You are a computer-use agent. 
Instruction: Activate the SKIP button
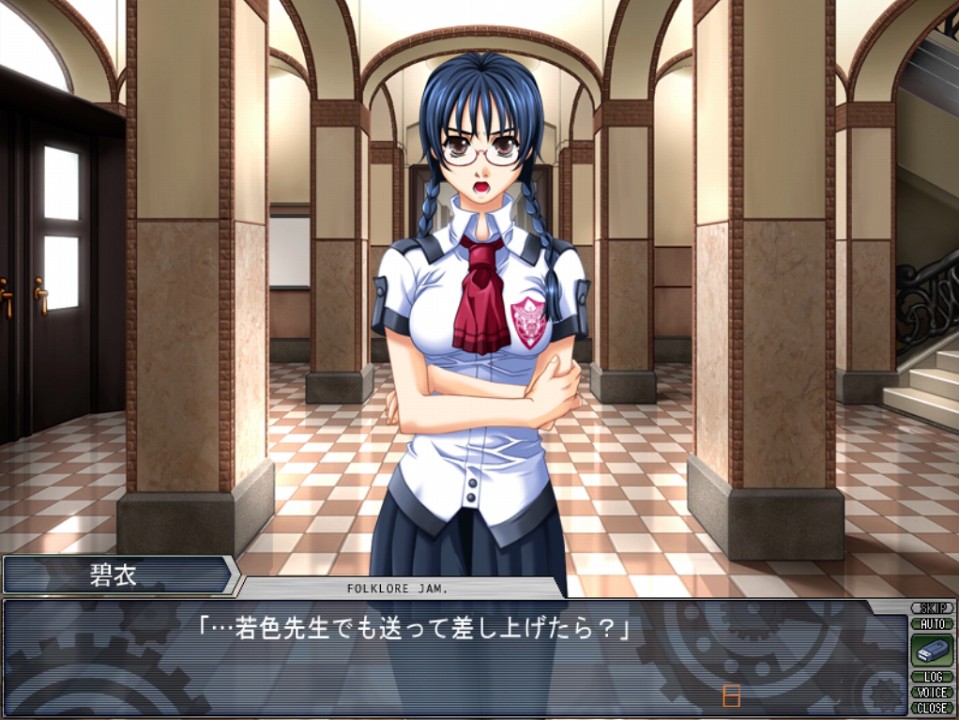932,608
